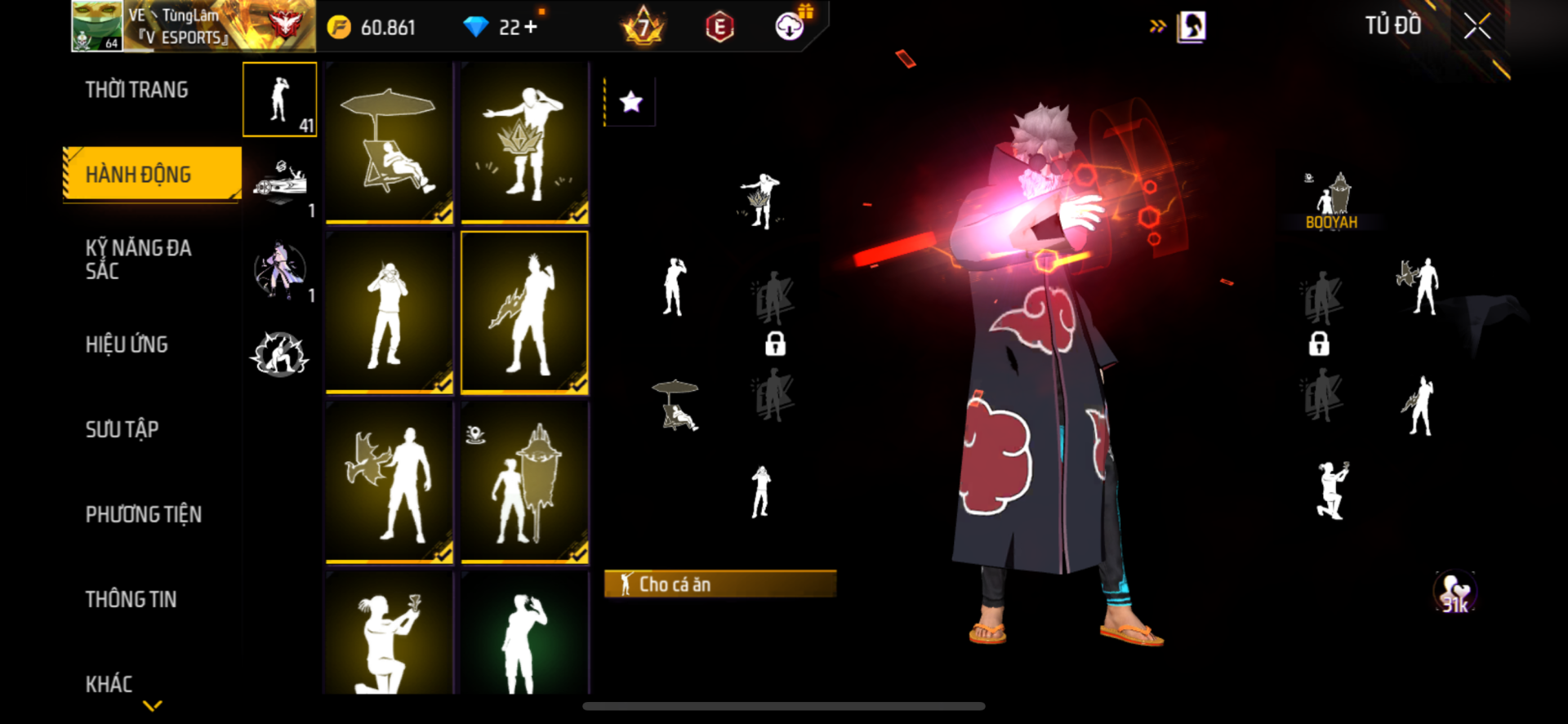Screen dimensions: 1568x724
Task: Open the KHÁC menu entry
Action: coord(109,684)
